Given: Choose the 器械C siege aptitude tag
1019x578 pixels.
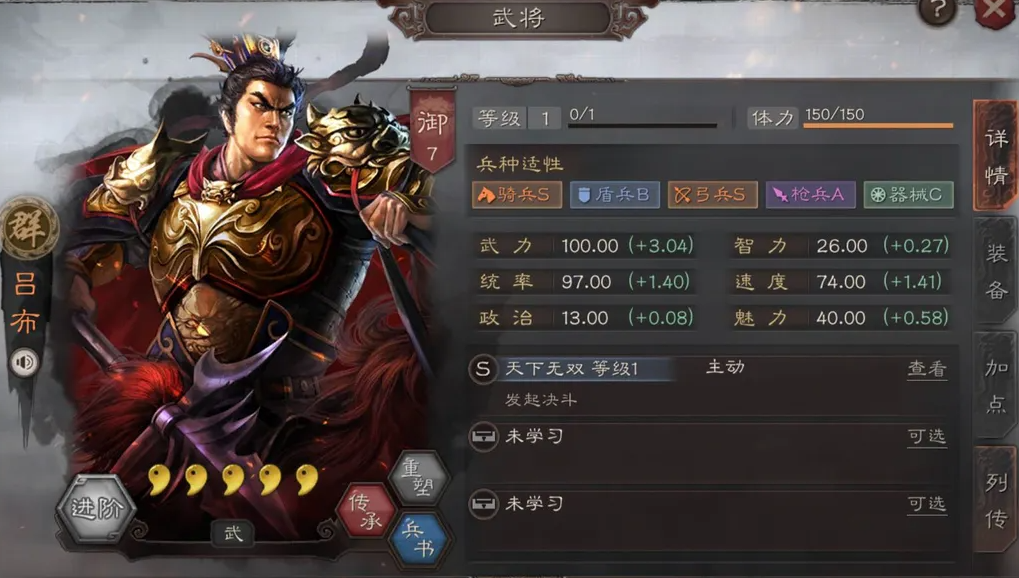Looking at the screenshot, I should coord(908,195).
